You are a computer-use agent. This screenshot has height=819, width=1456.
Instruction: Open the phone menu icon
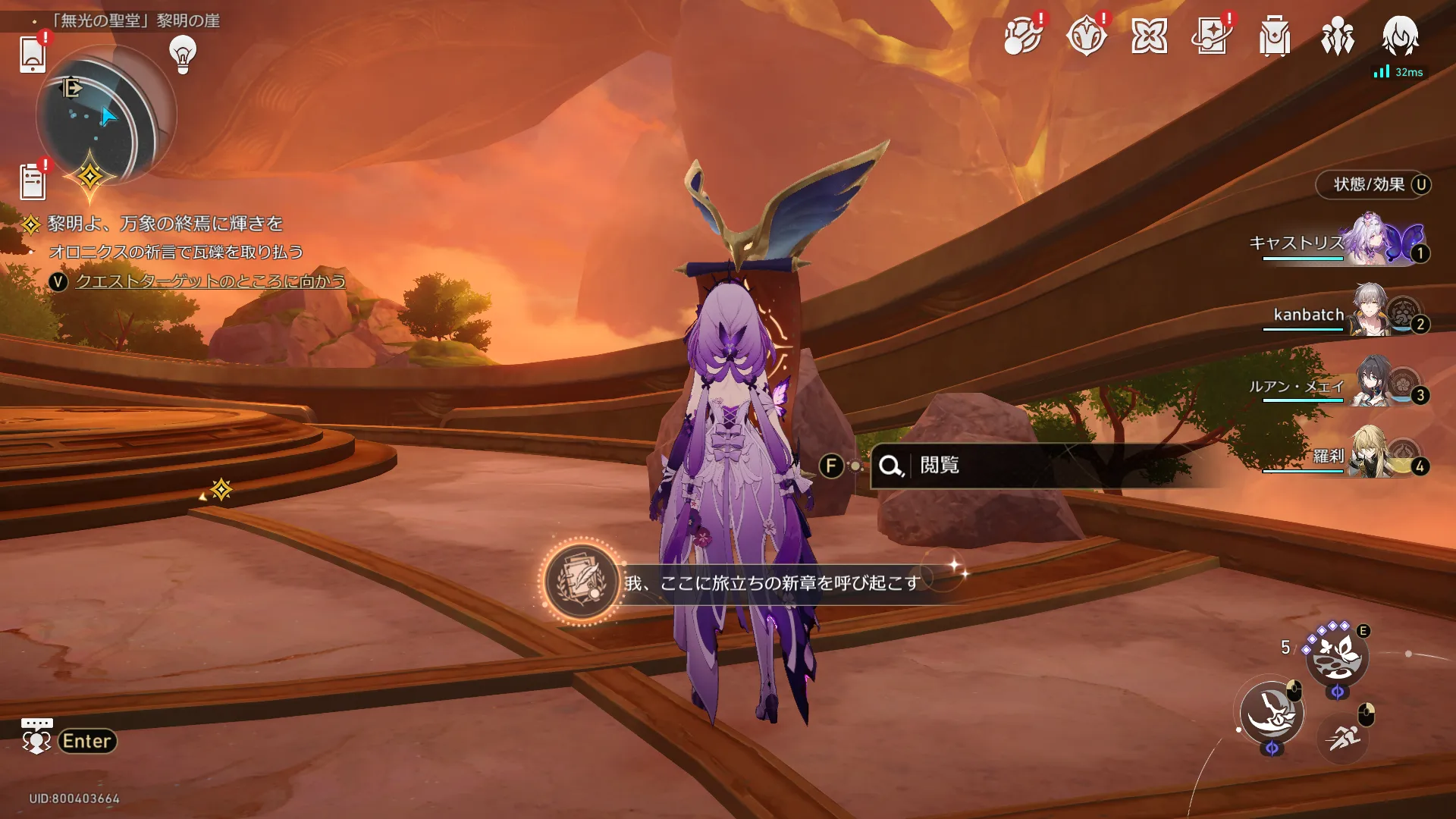pyautogui.click(x=32, y=55)
